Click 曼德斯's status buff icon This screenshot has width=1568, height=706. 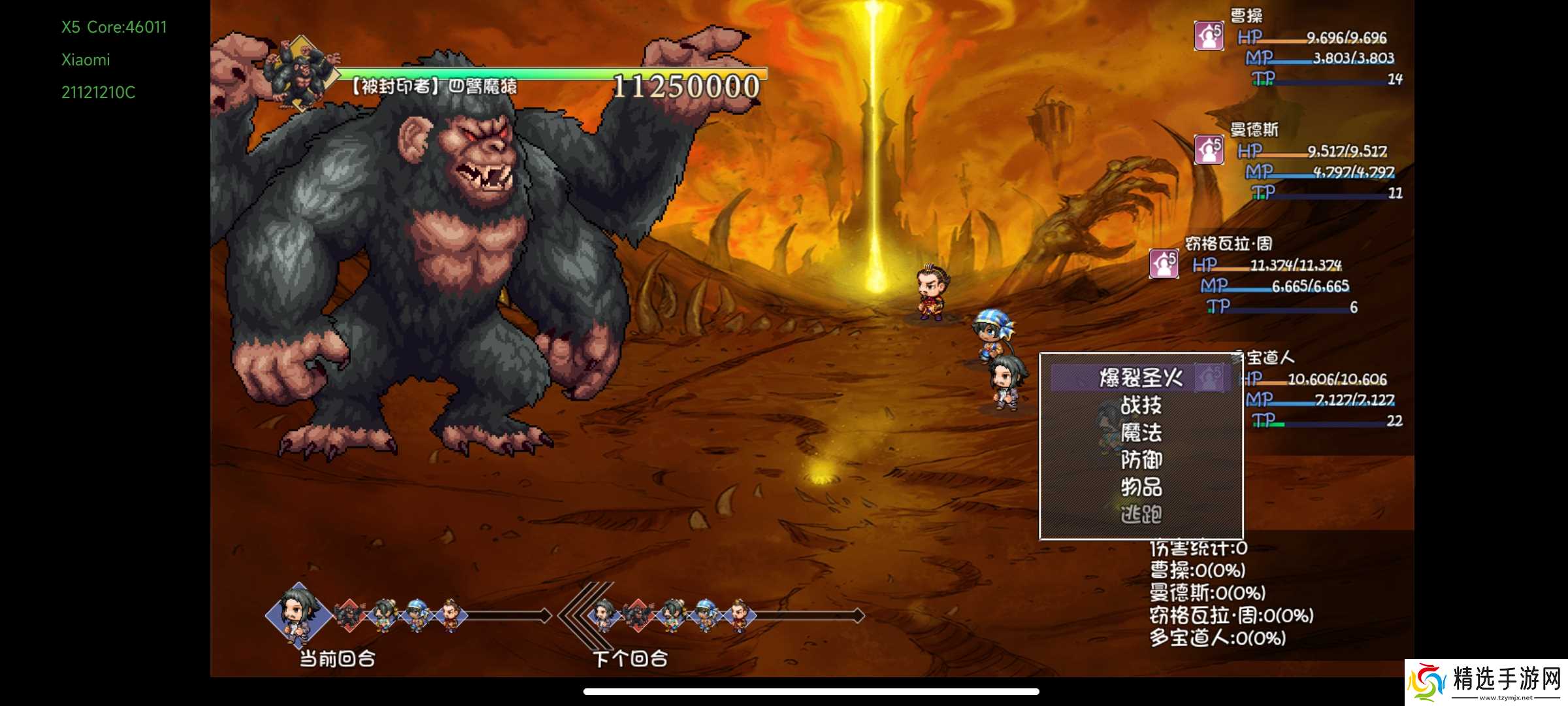click(1209, 149)
